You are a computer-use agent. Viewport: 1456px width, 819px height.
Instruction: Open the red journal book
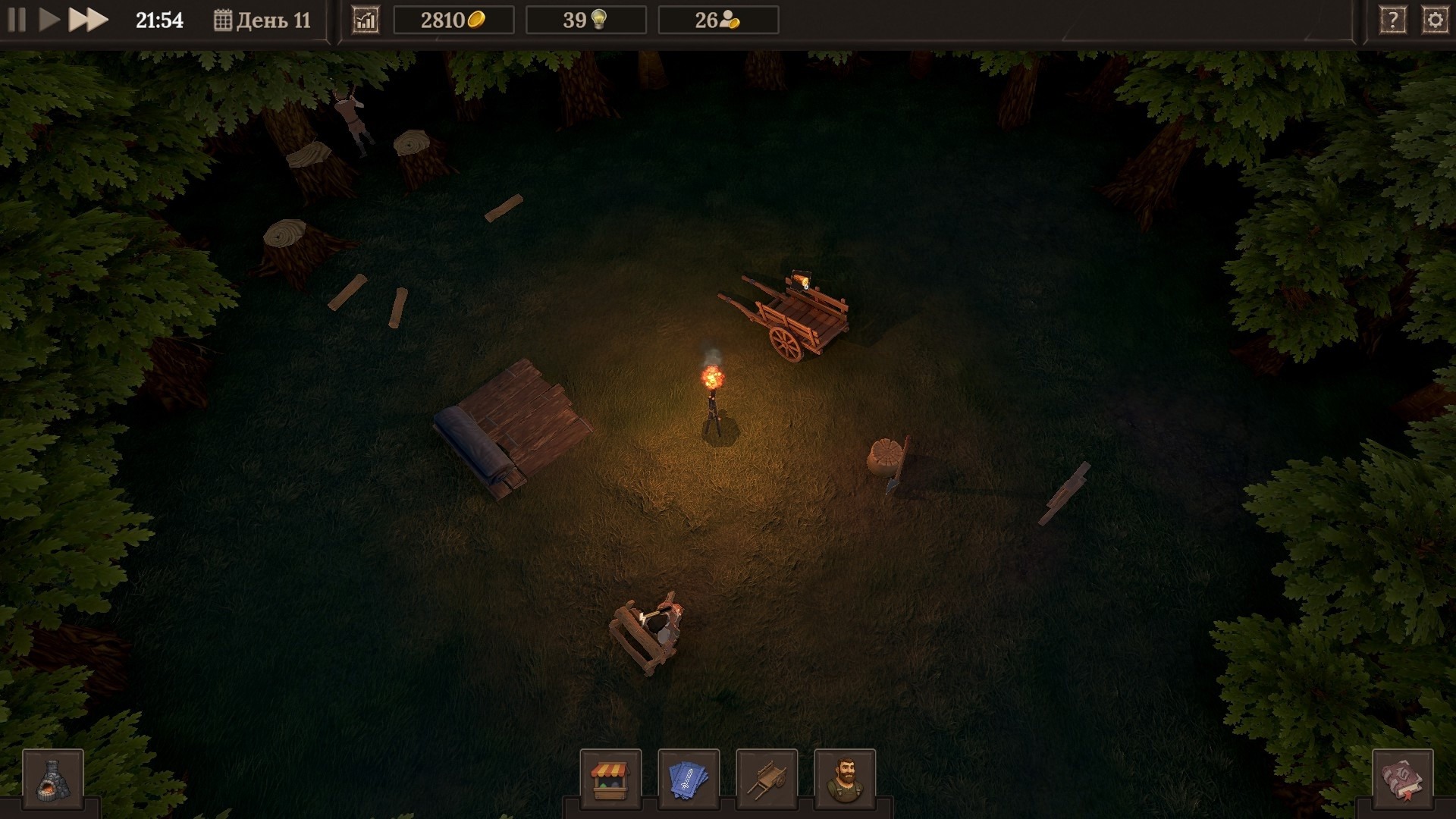pyautogui.click(x=1403, y=780)
